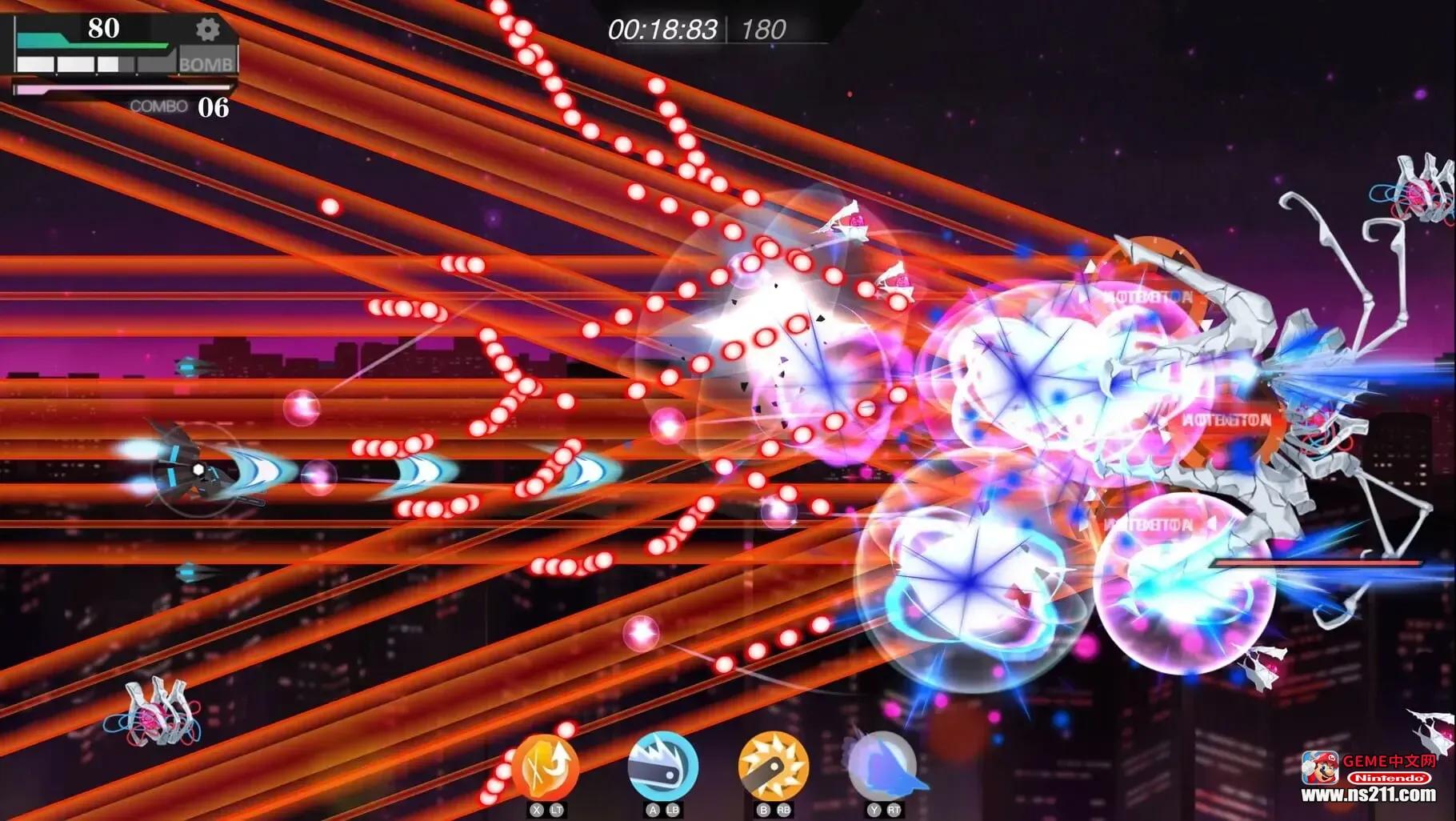The image size is (1456, 821).
Task: Use the blue blade slash skill
Action: pos(662,766)
